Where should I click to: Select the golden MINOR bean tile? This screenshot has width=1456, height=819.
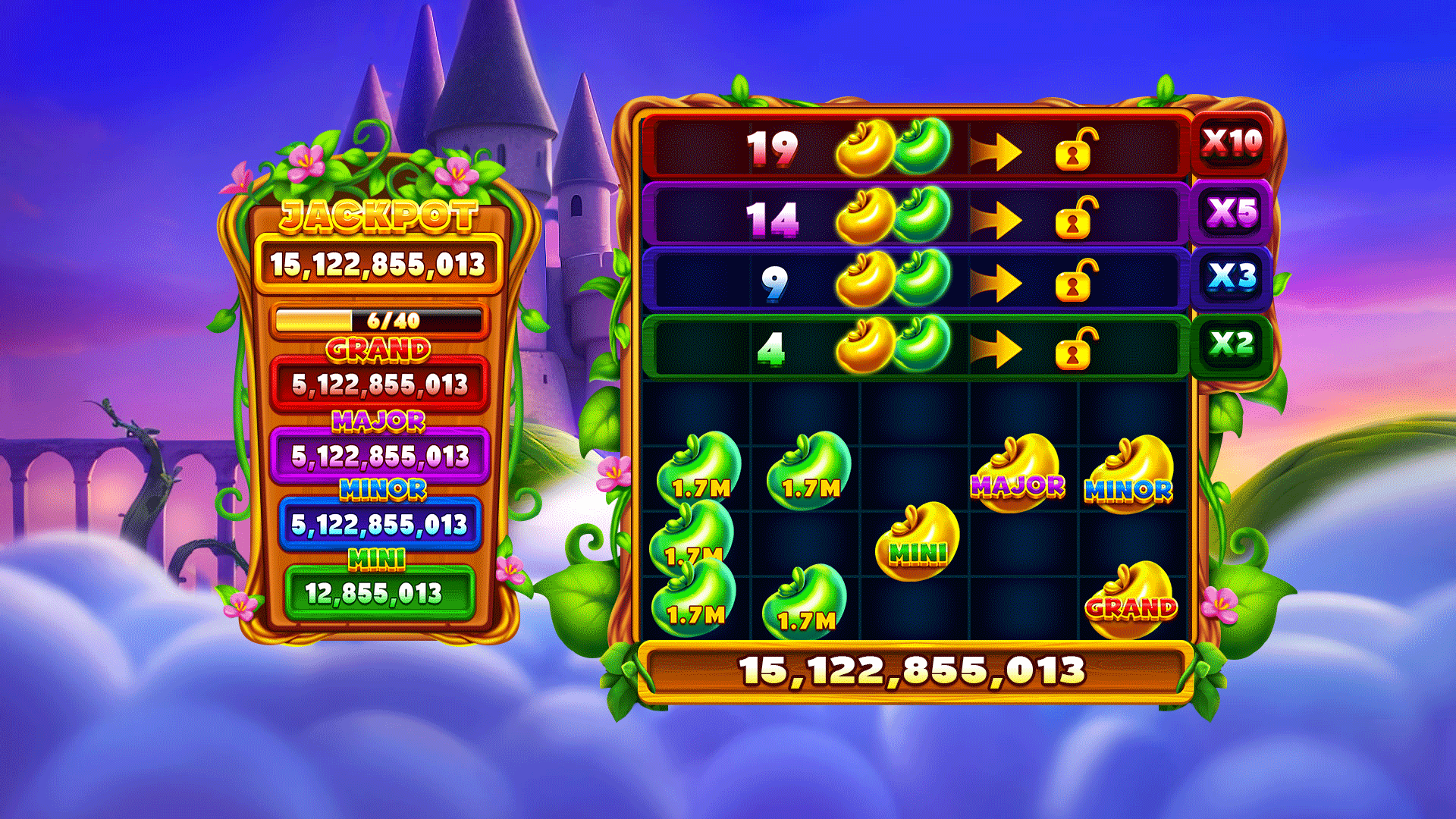1129,475
